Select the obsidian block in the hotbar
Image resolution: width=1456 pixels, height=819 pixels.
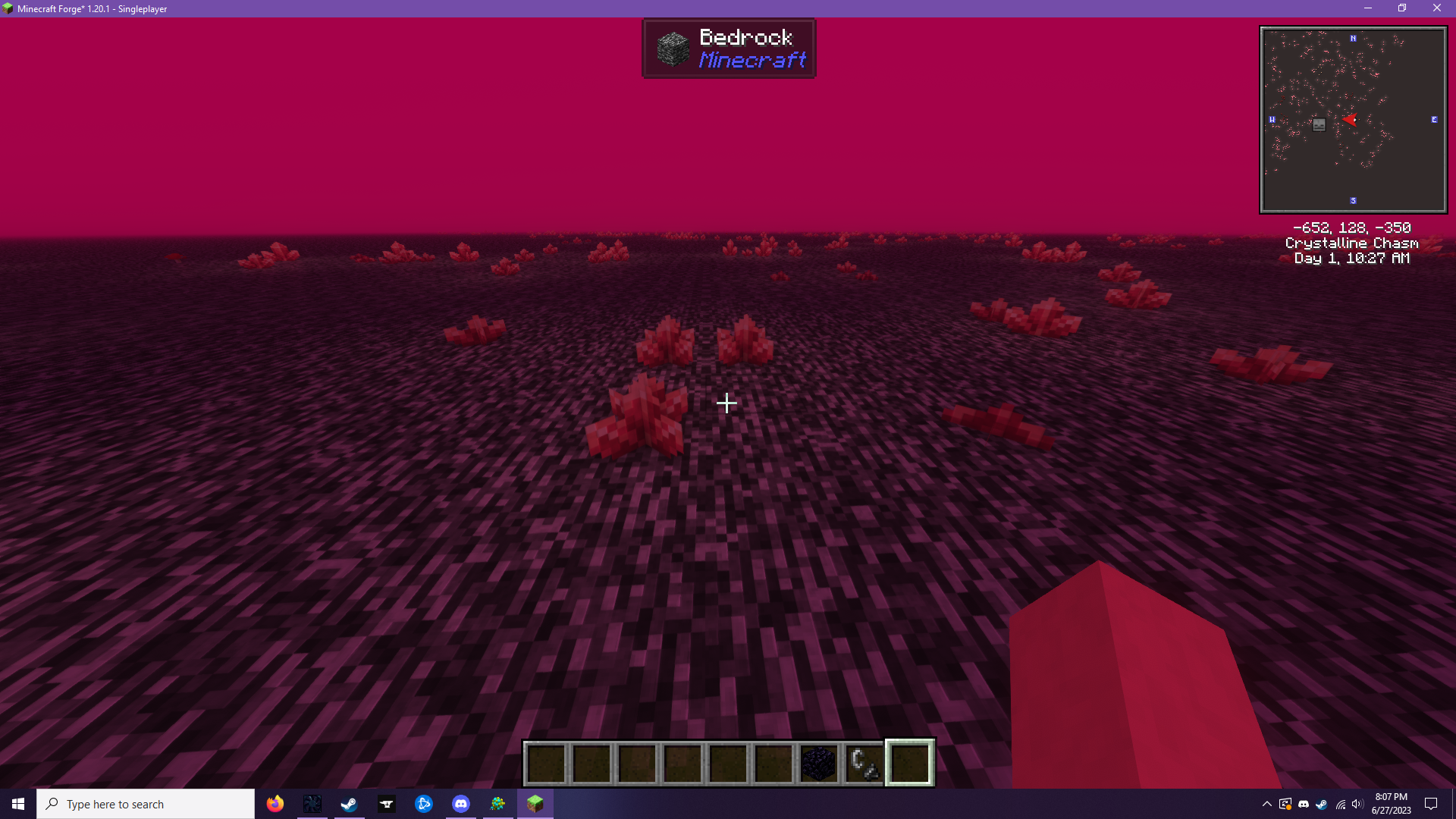point(819,763)
